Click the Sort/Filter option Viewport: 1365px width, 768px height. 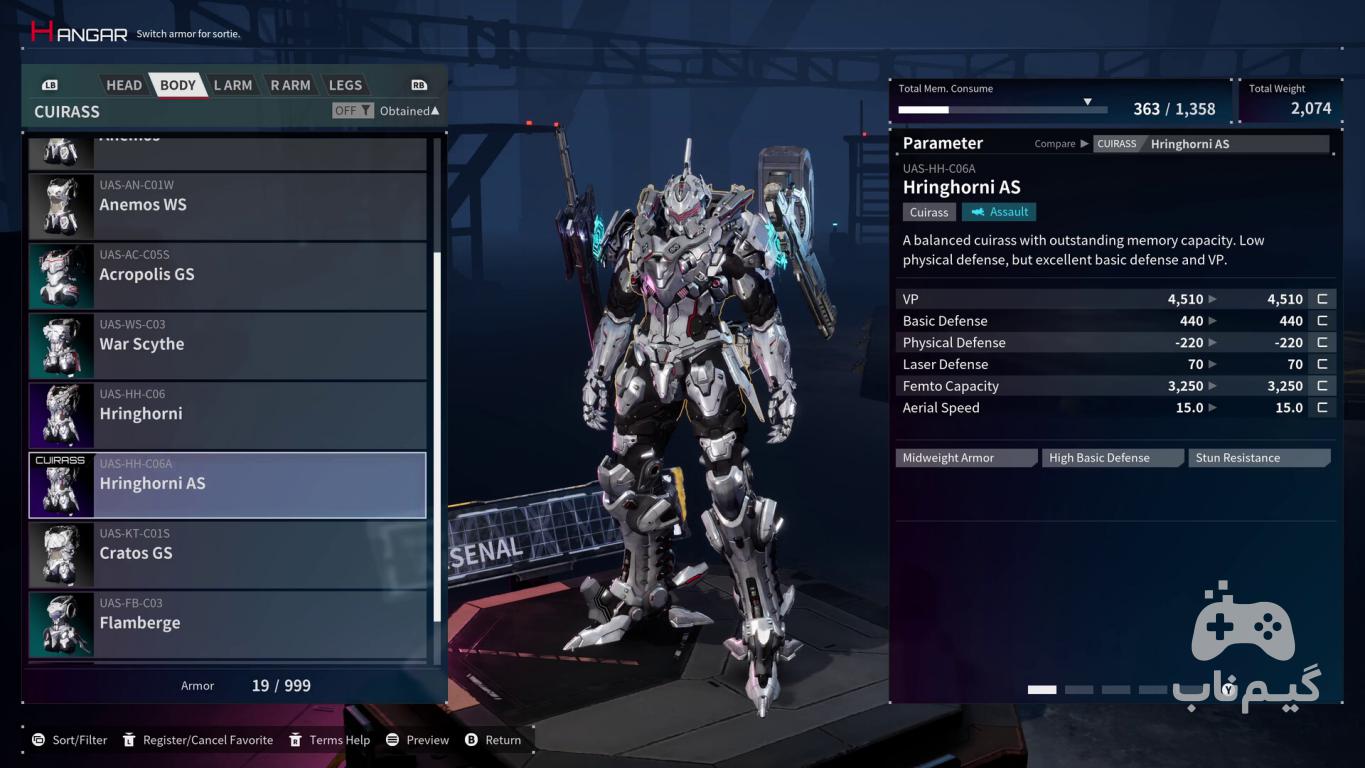coord(69,740)
